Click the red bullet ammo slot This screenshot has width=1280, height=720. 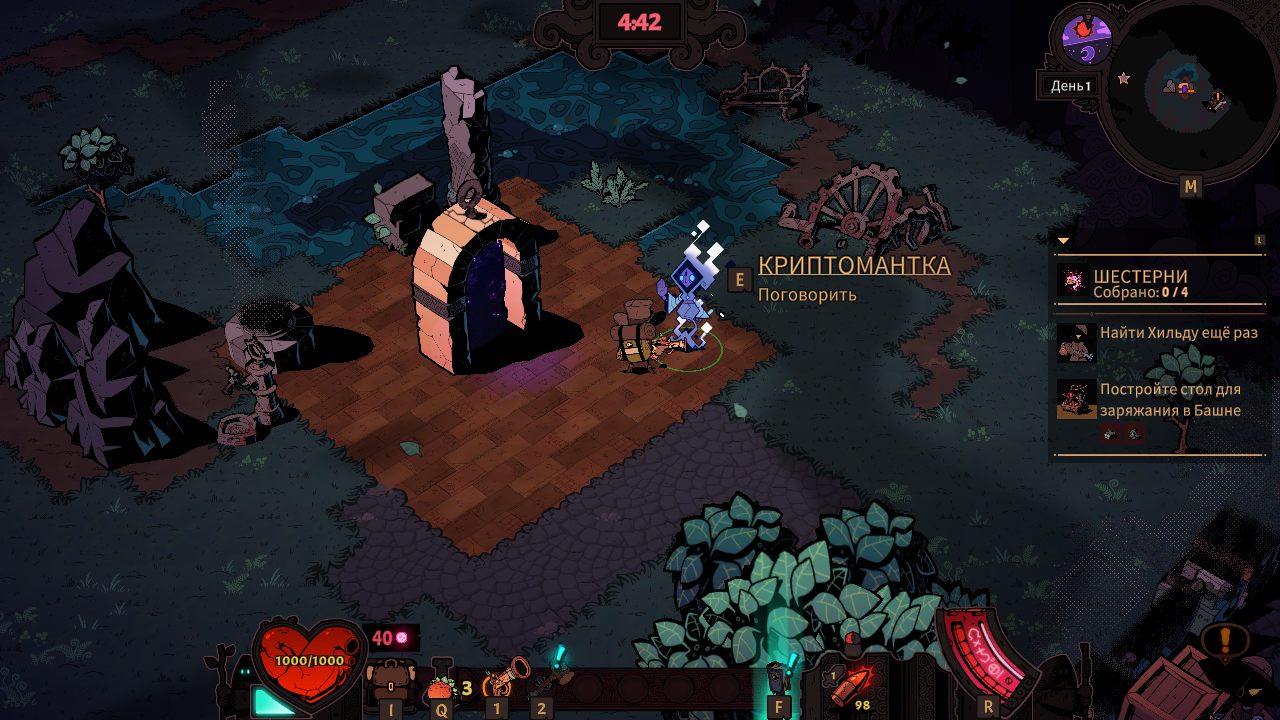(853, 685)
